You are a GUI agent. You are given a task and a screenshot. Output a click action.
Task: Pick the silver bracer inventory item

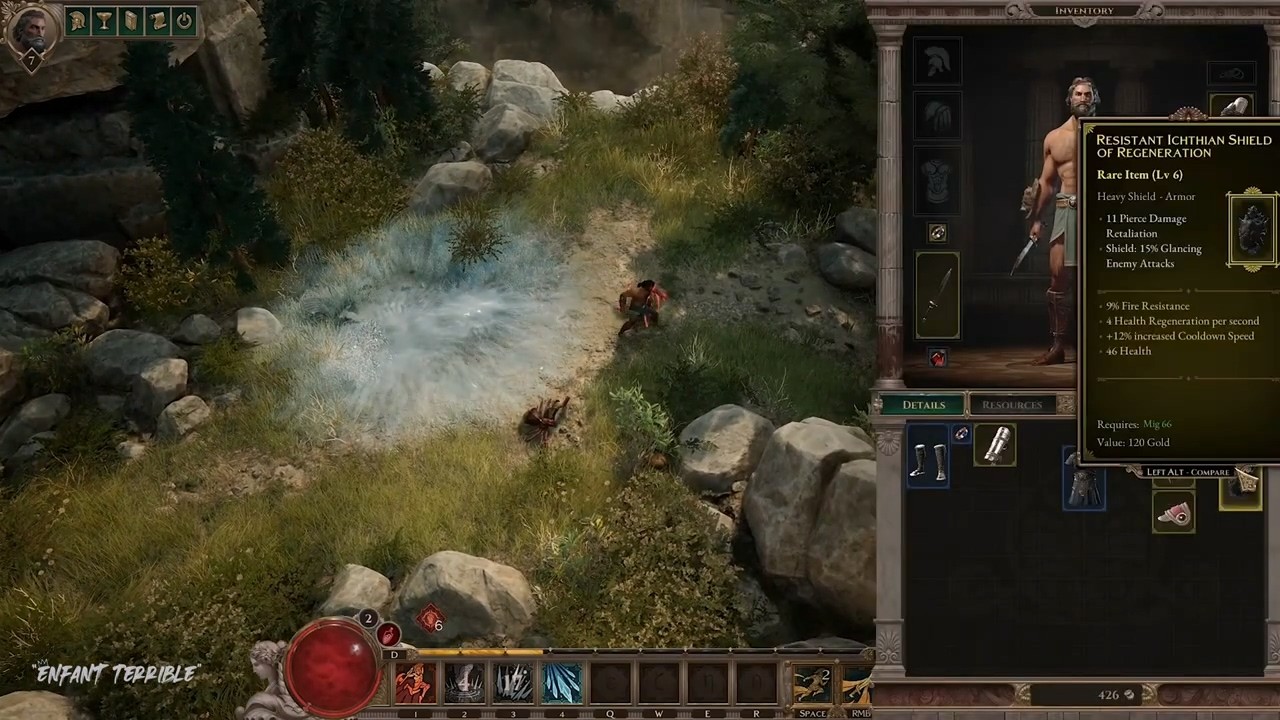point(996,446)
